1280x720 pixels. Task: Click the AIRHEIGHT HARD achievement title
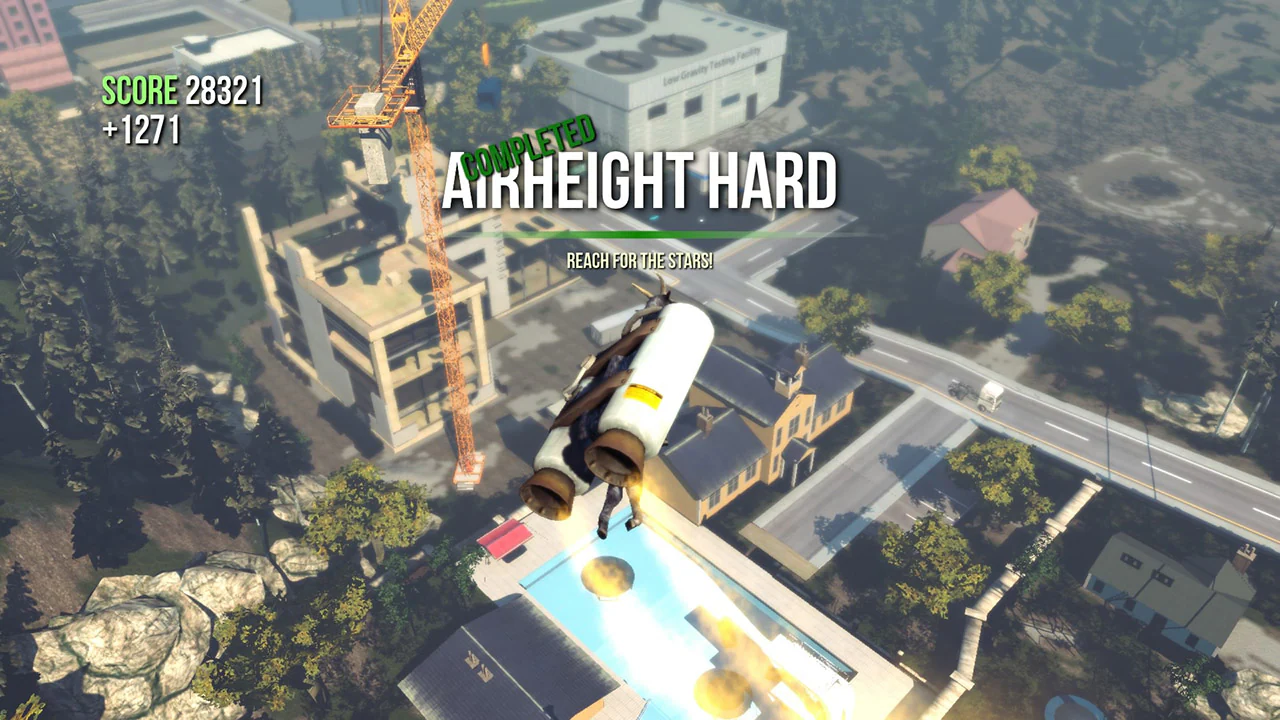pos(640,183)
